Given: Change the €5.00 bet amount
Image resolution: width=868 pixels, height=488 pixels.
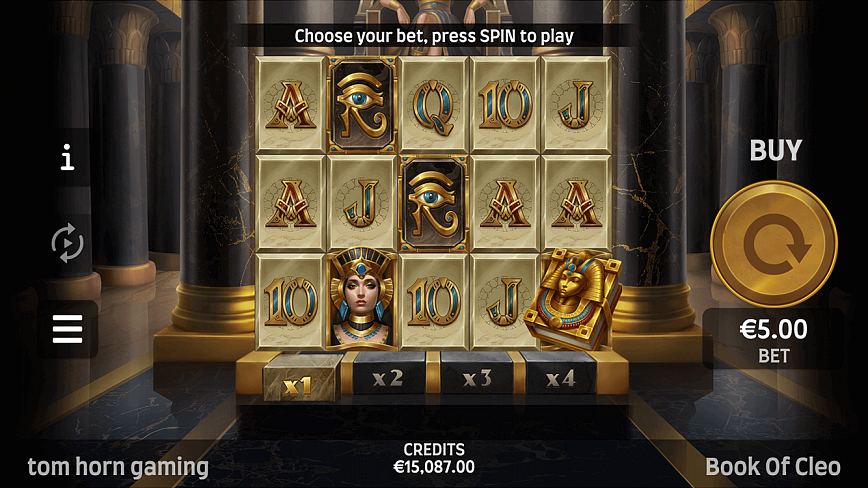Looking at the screenshot, I should [x=773, y=339].
